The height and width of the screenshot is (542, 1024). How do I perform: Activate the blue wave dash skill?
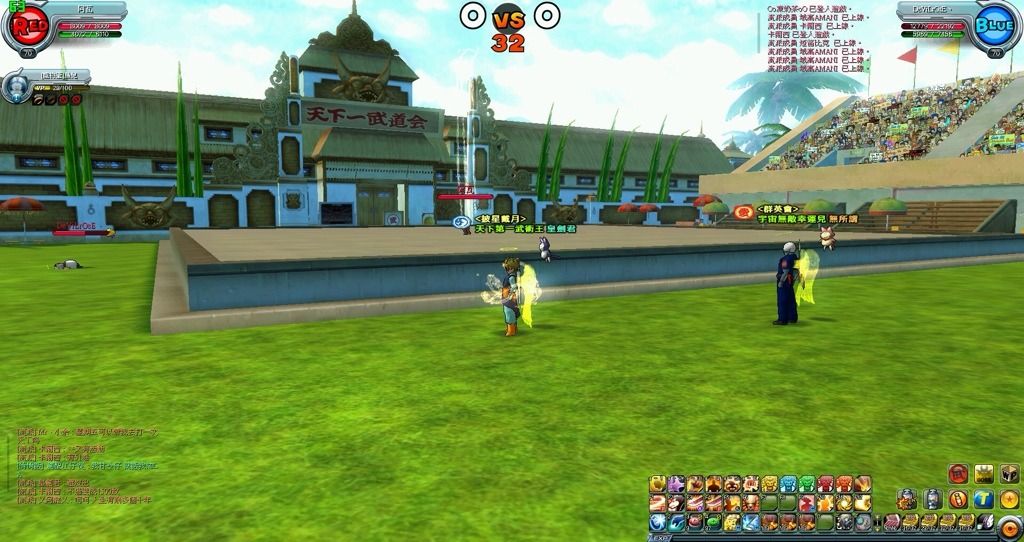pos(676,522)
